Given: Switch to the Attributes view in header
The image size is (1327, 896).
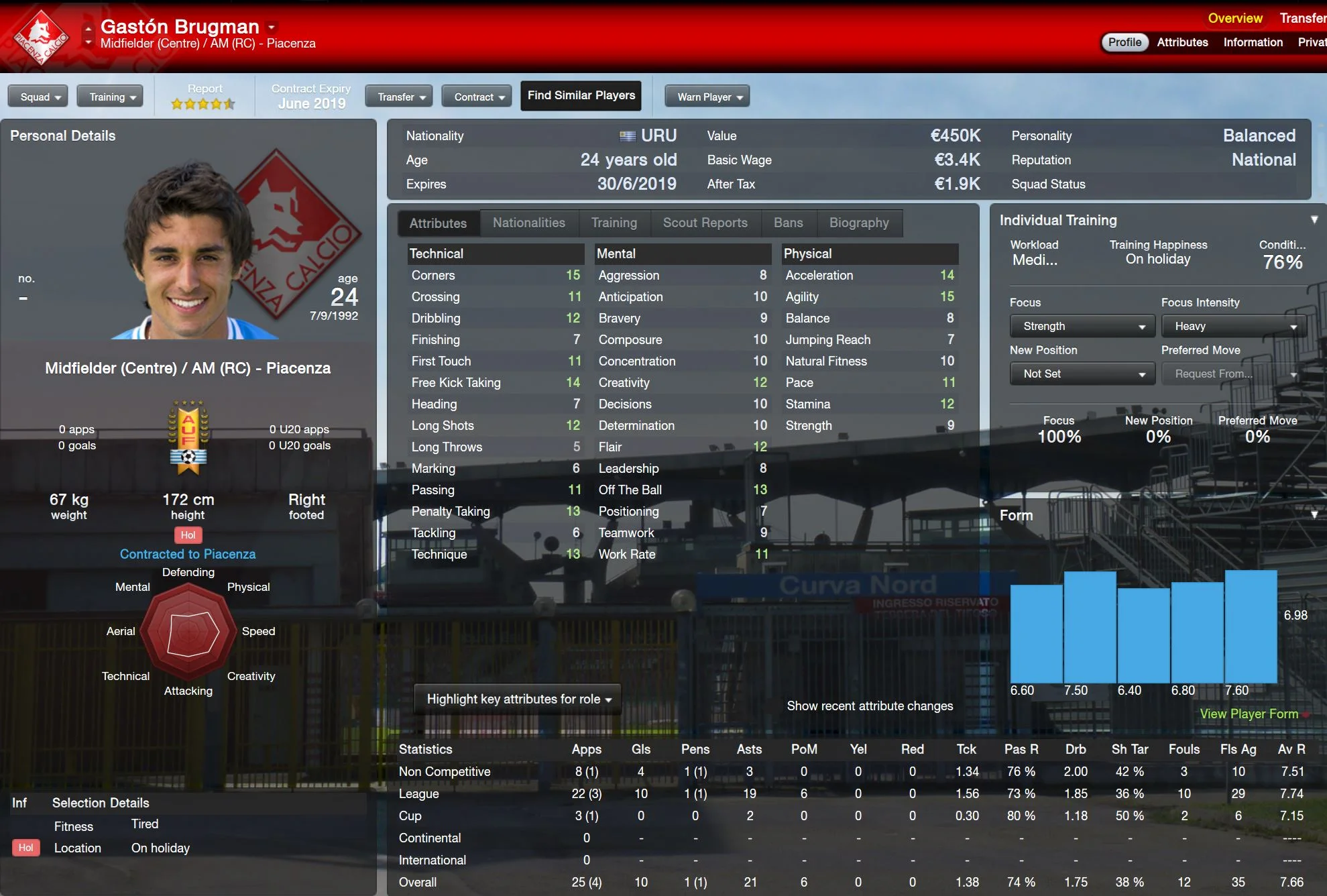Looking at the screenshot, I should click(1182, 42).
